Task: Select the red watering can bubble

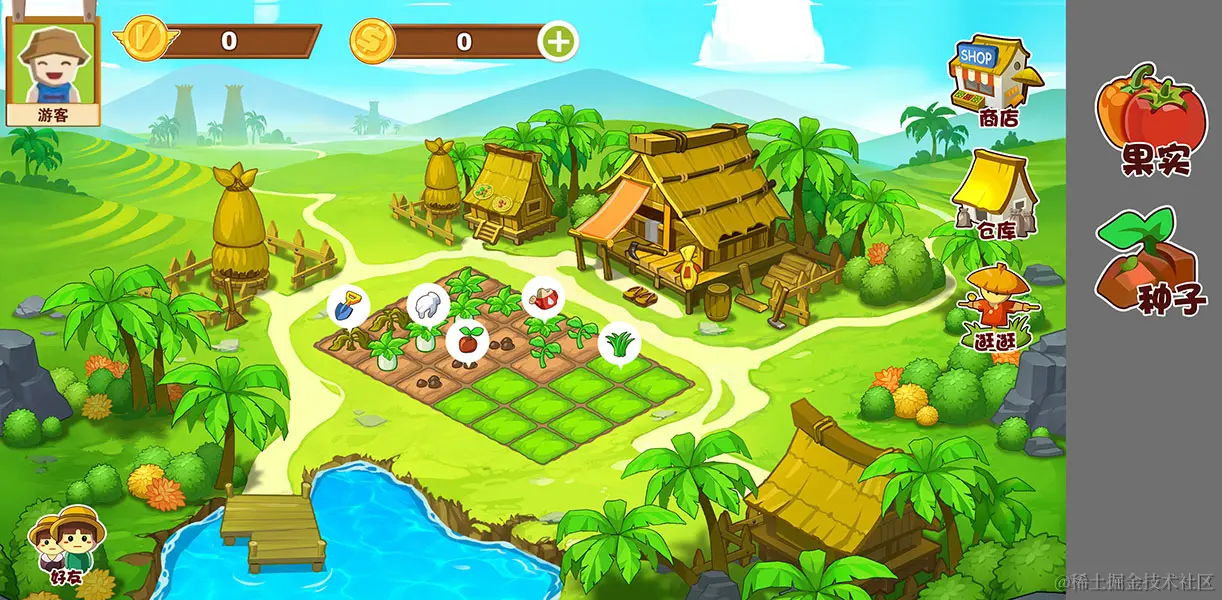Action: [543, 296]
